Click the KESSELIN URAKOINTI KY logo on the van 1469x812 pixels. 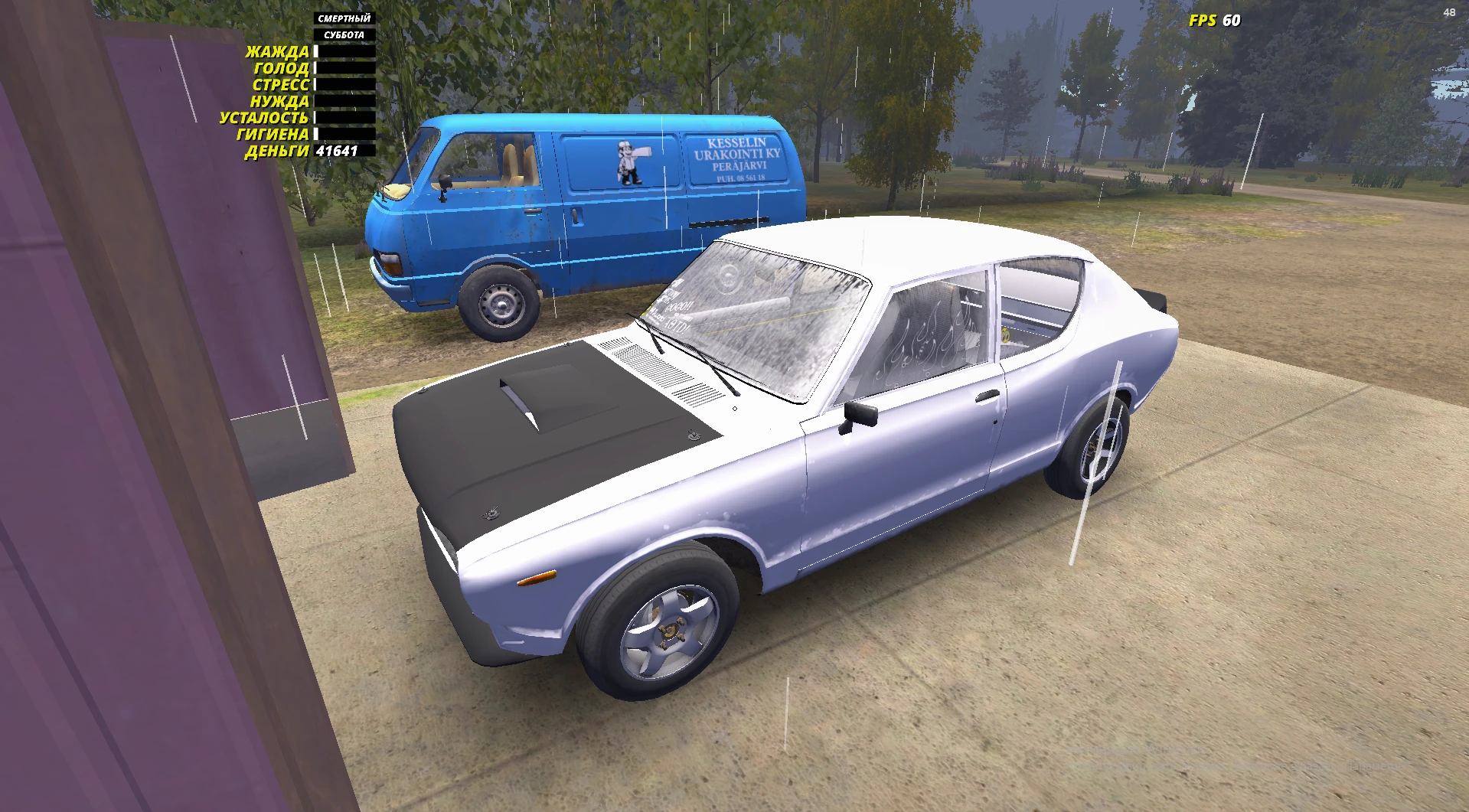tap(736, 157)
